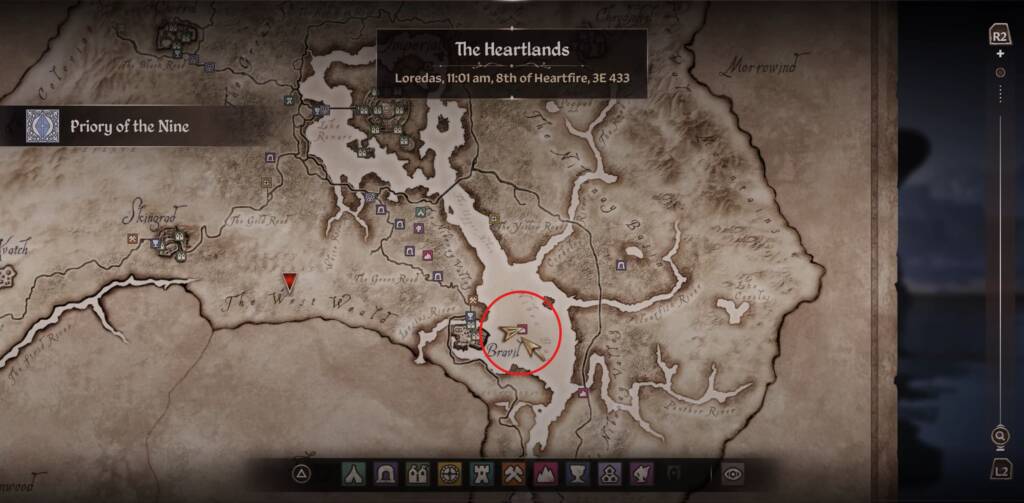Click the eye icon to toggle marker visibility
Viewport: 1024px width, 503px height.
735,473
